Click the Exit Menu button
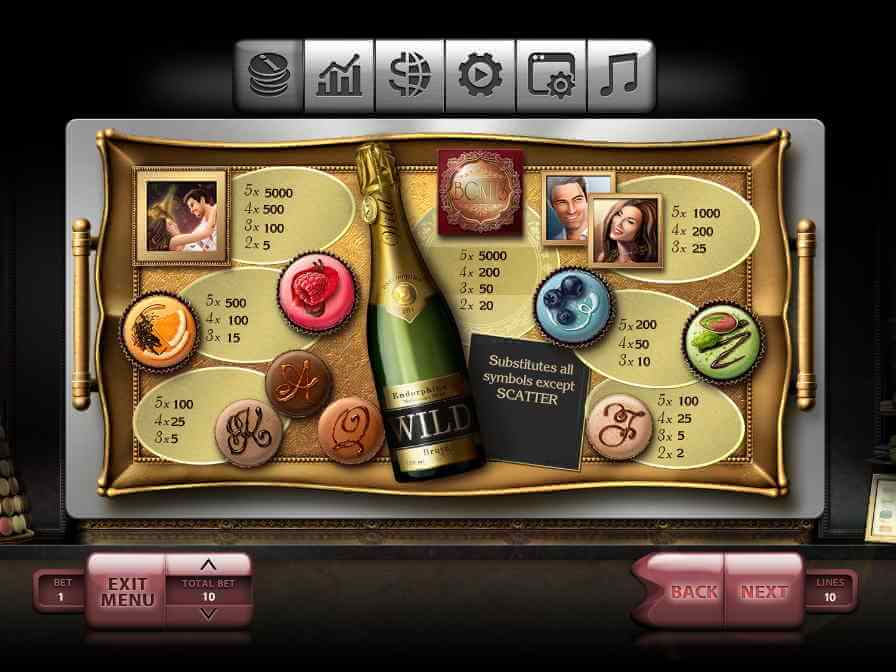Image resolution: width=896 pixels, height=672 pixels. 127,591
